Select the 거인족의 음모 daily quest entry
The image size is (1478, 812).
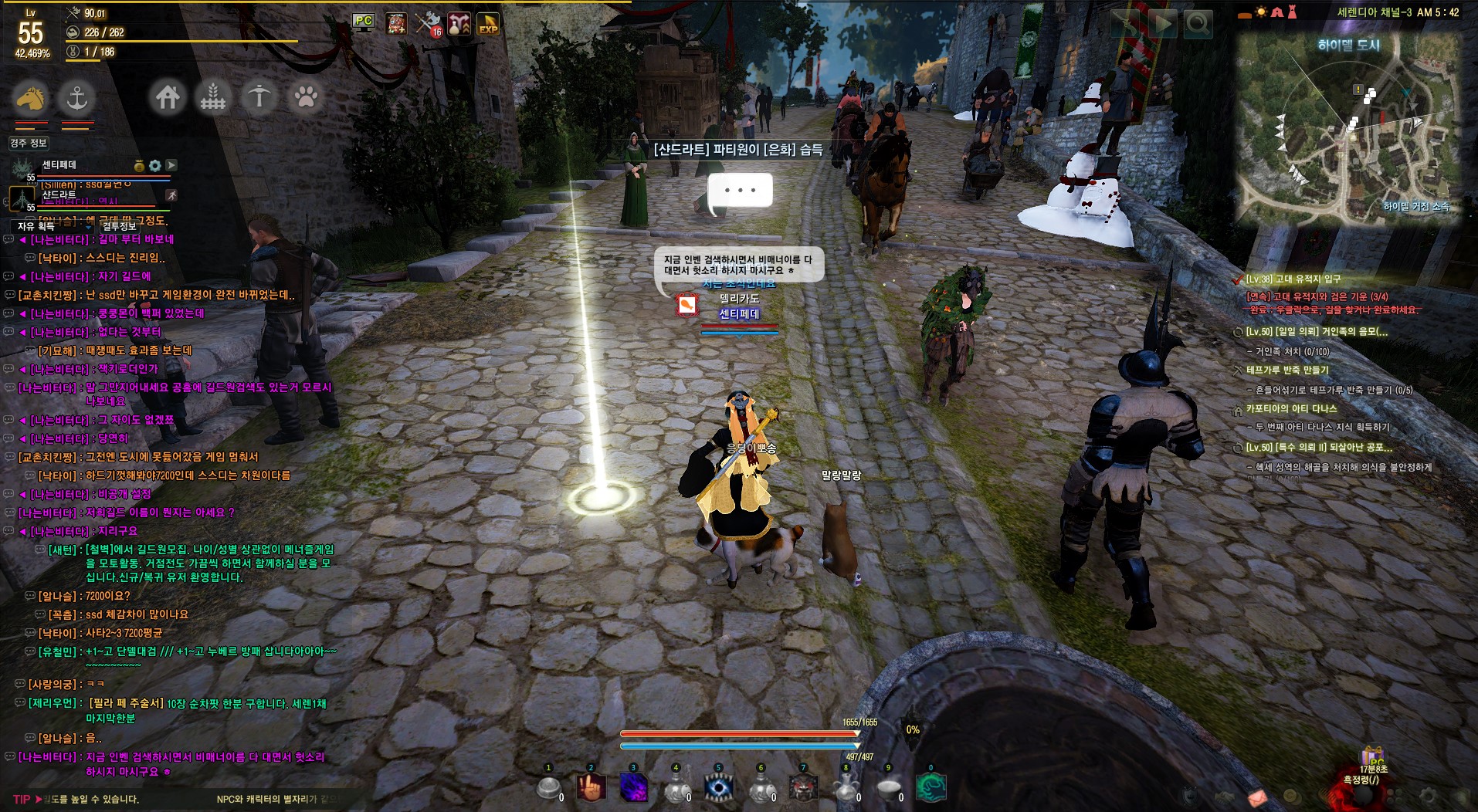[x=1317, y=332]
